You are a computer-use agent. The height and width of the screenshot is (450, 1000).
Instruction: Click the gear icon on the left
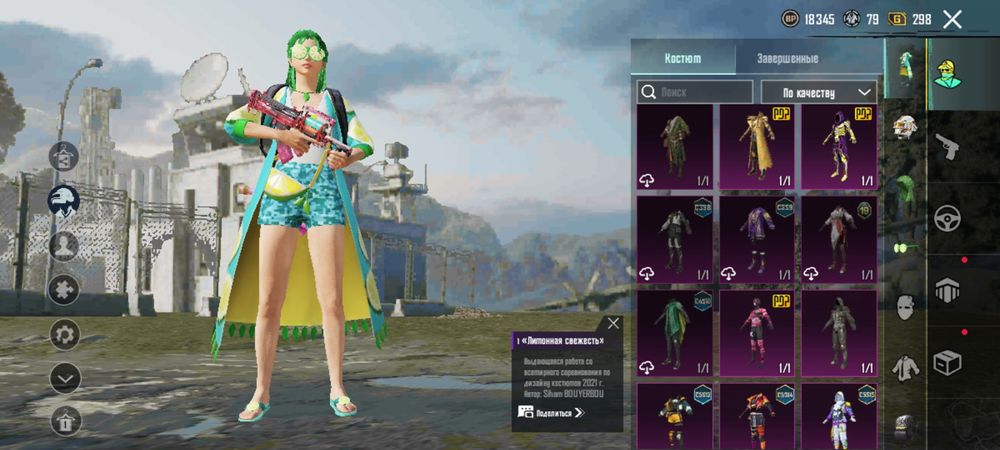coord(65,333)
